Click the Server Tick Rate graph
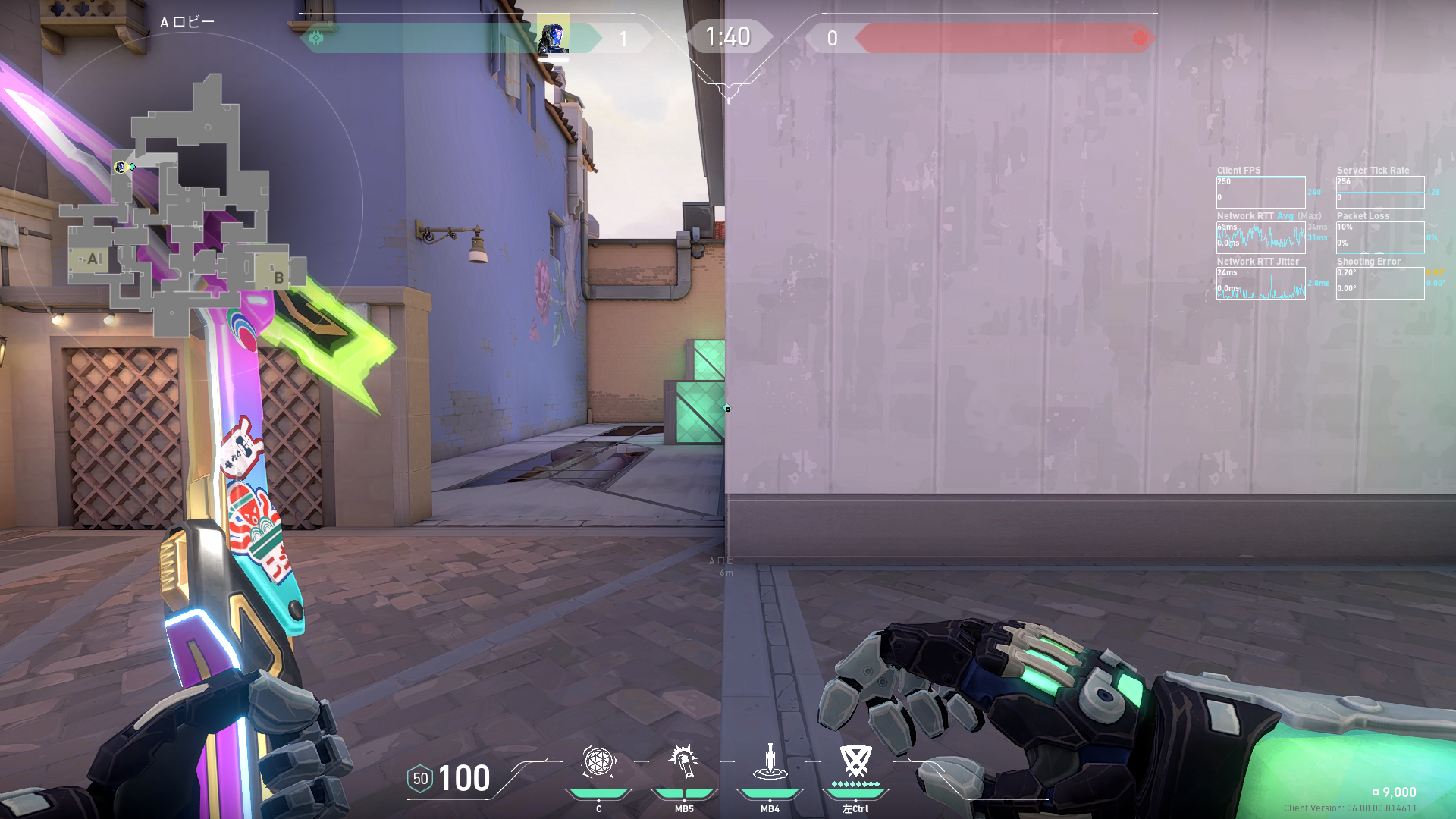1456x819 pixels. (x=1380, y=192)
